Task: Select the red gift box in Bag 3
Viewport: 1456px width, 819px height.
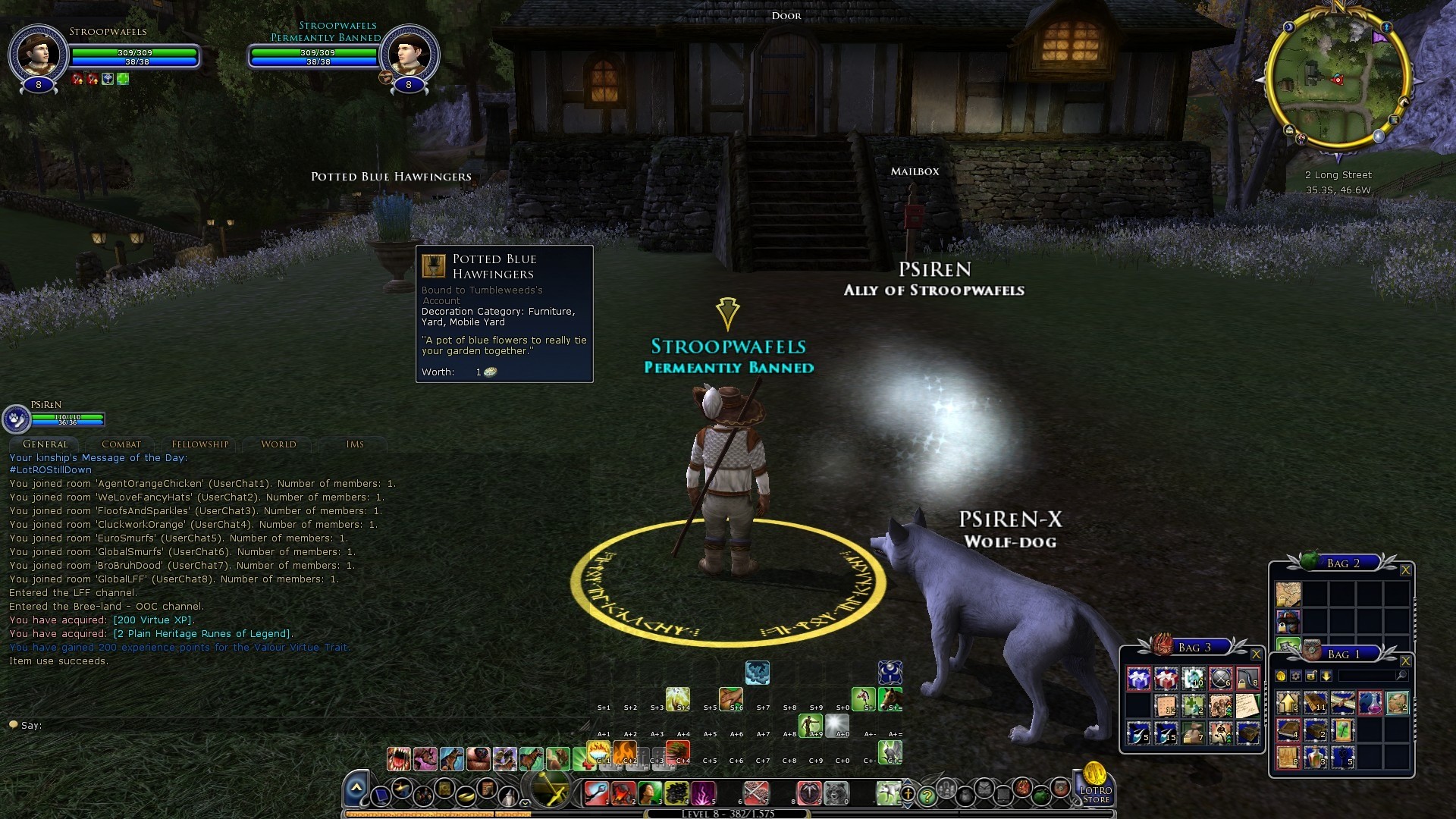Action: pos(1166,679)
